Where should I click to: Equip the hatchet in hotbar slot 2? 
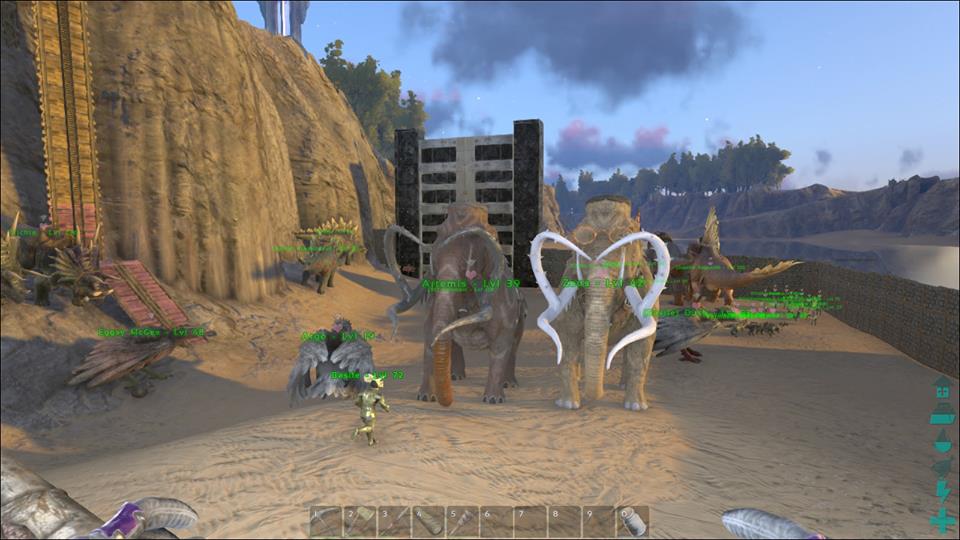[x=360, y=521]
